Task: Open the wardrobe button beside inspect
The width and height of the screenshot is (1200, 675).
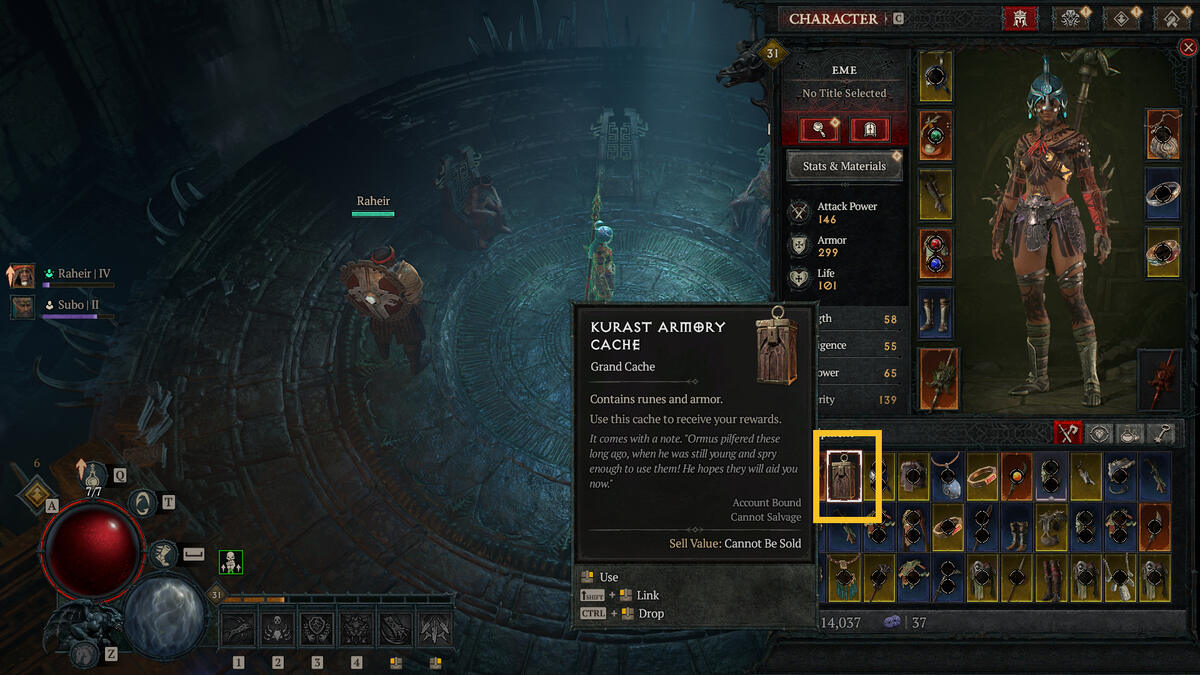Action: click(869, 129)
